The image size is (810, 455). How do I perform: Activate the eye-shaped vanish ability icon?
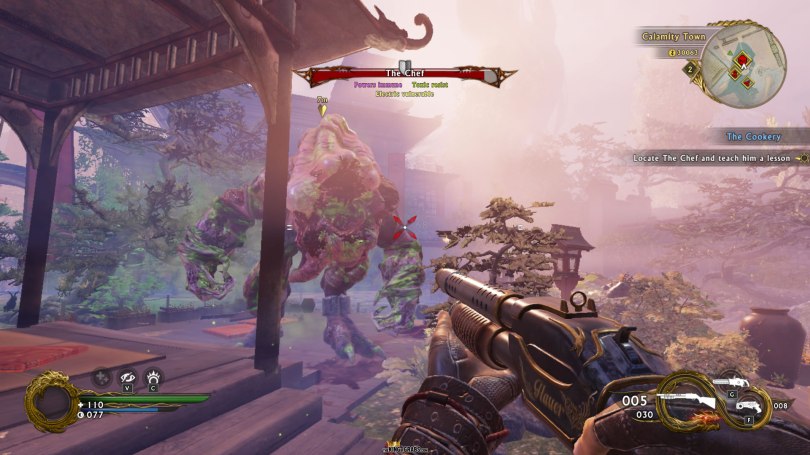point(127,377)
